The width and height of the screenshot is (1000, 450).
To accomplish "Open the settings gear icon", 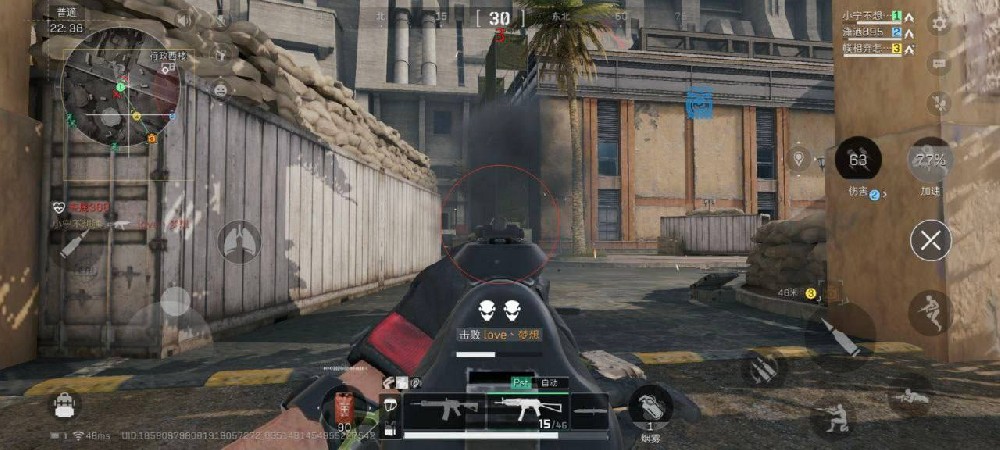I will pos(939,22).
